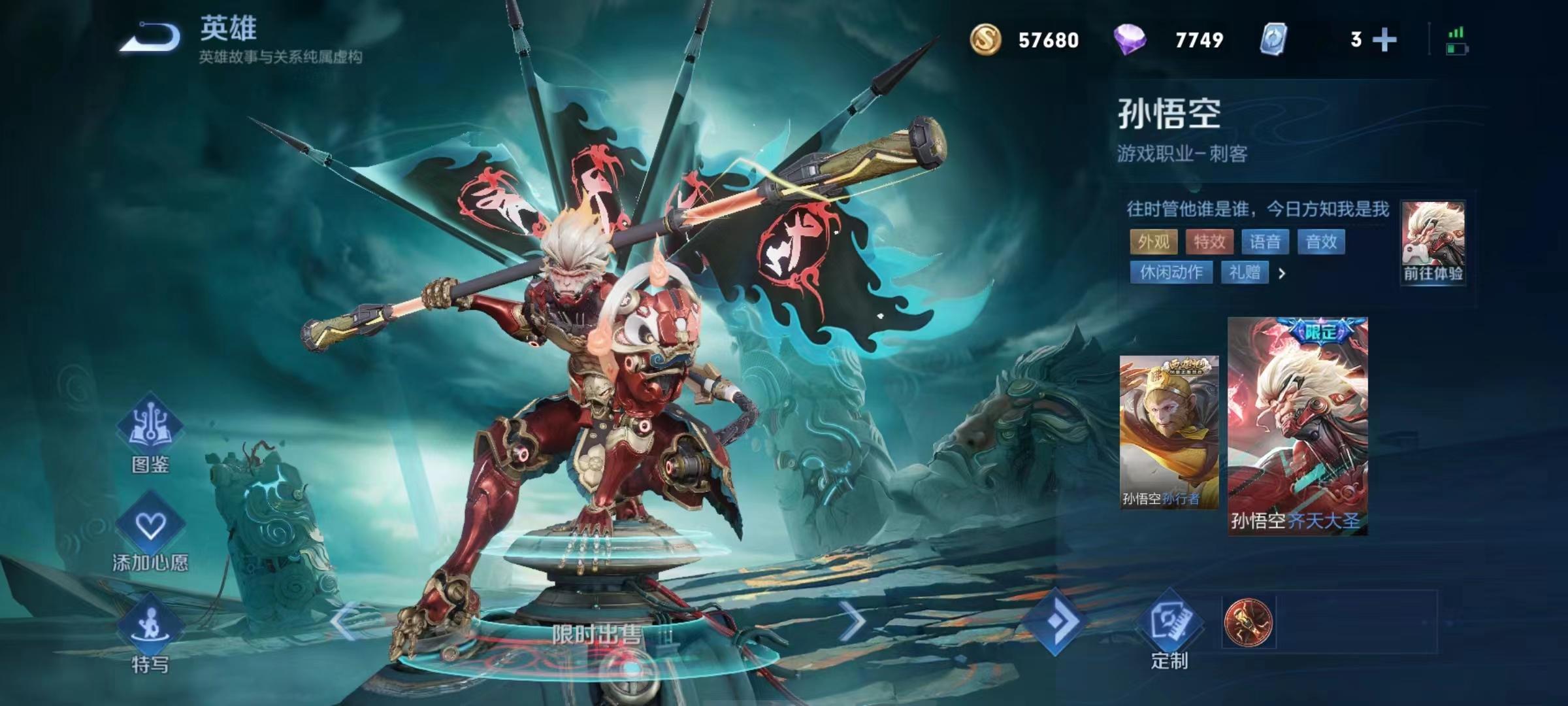Viewport: 1568px width, 706px height.
Task: Select the 外观 appearance tag
Action: click(x=1153, y=242)
